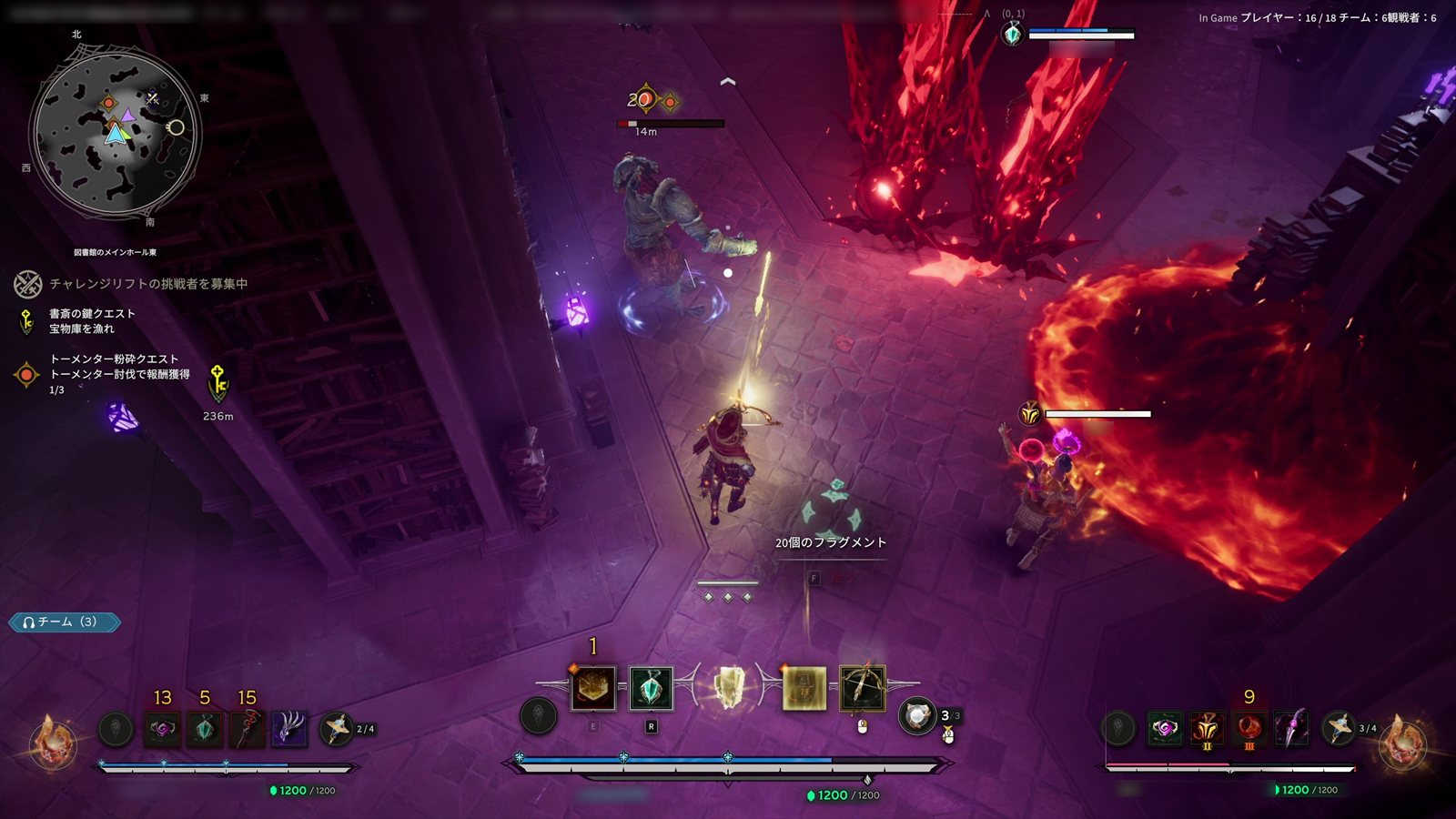Select the 書斎の鍵クエスト objective
Screen dimensions: 1456x819
[x=92, y=320]
